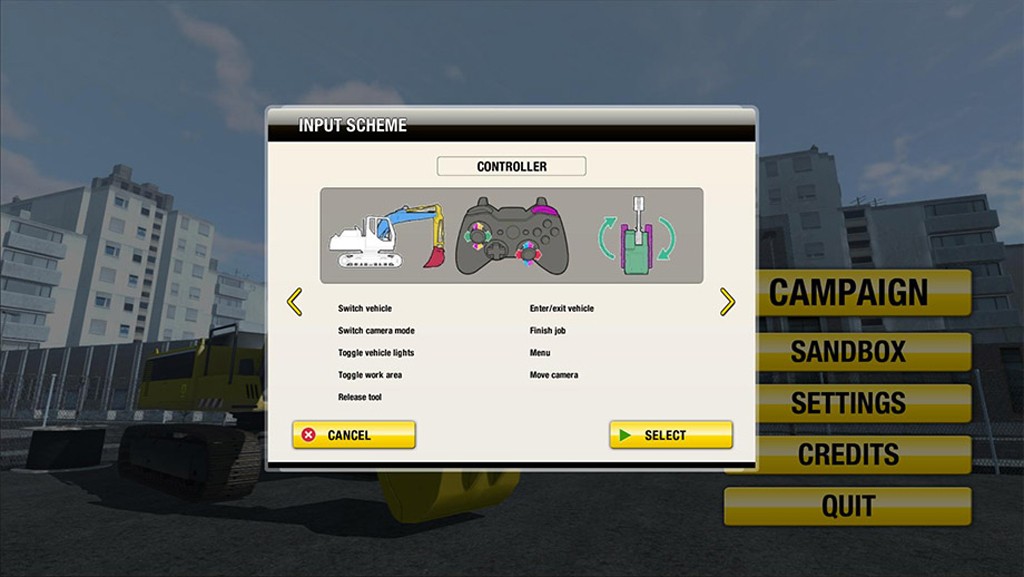Confirm the scheme with the Select button

coord(670,435)
